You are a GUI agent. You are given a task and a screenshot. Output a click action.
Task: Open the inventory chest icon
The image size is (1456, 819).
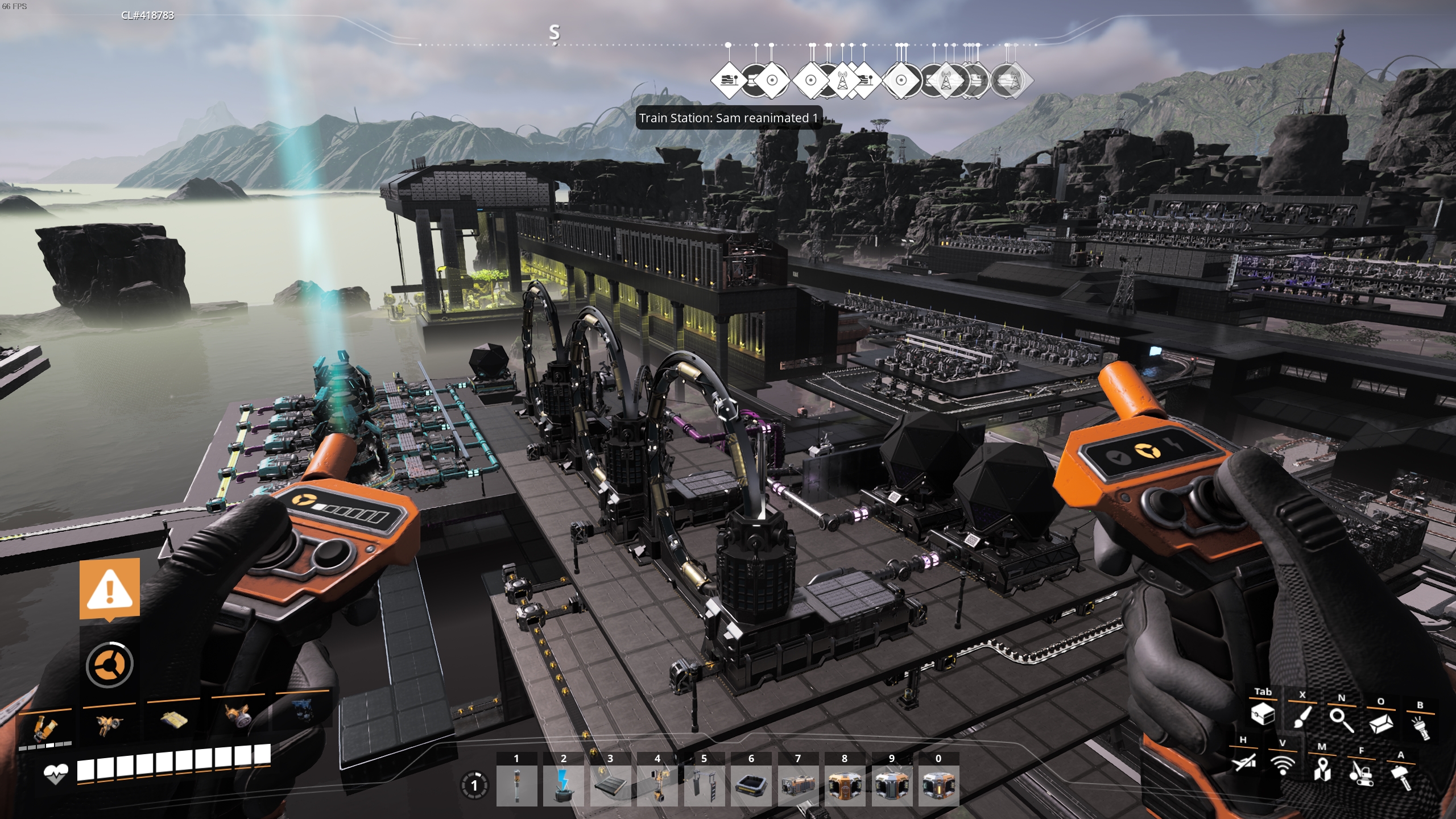click(x=1263, y=714)
